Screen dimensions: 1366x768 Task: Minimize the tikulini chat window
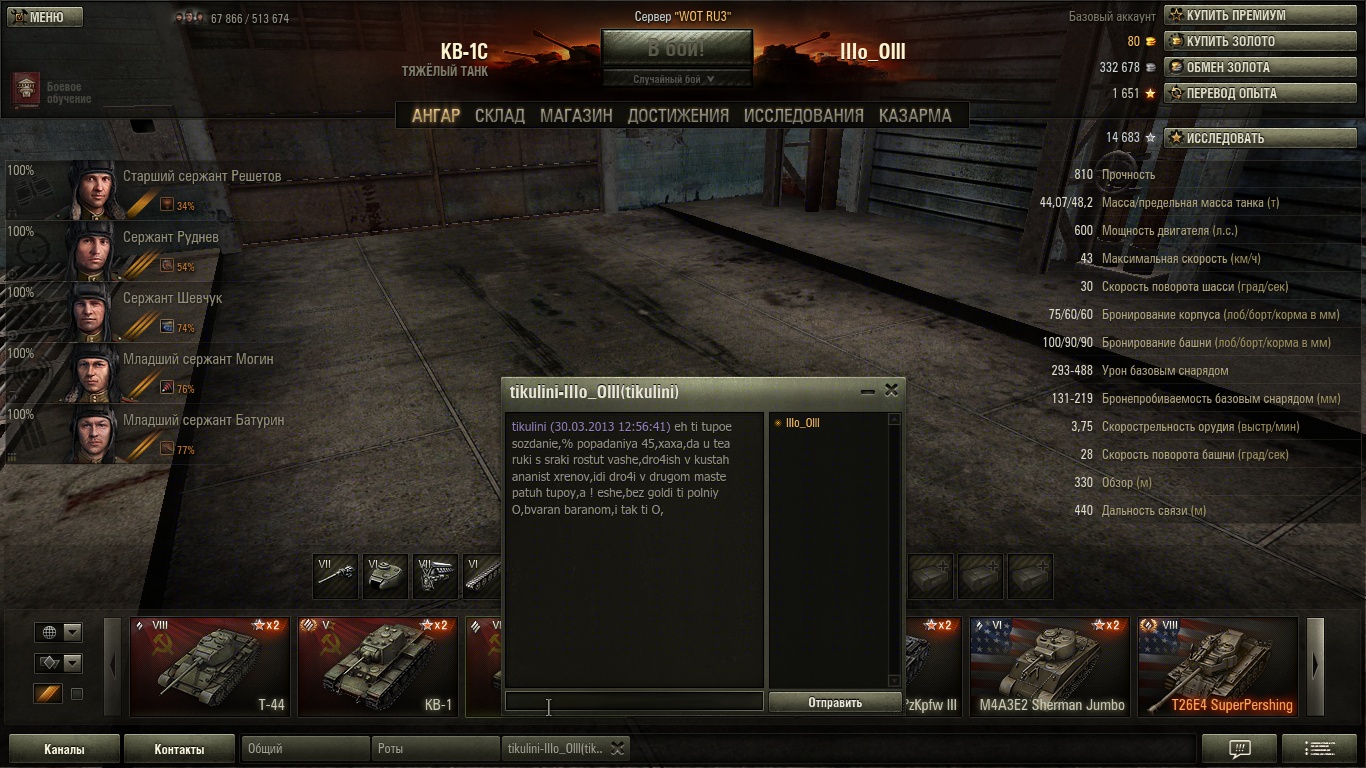coord(867,391)
